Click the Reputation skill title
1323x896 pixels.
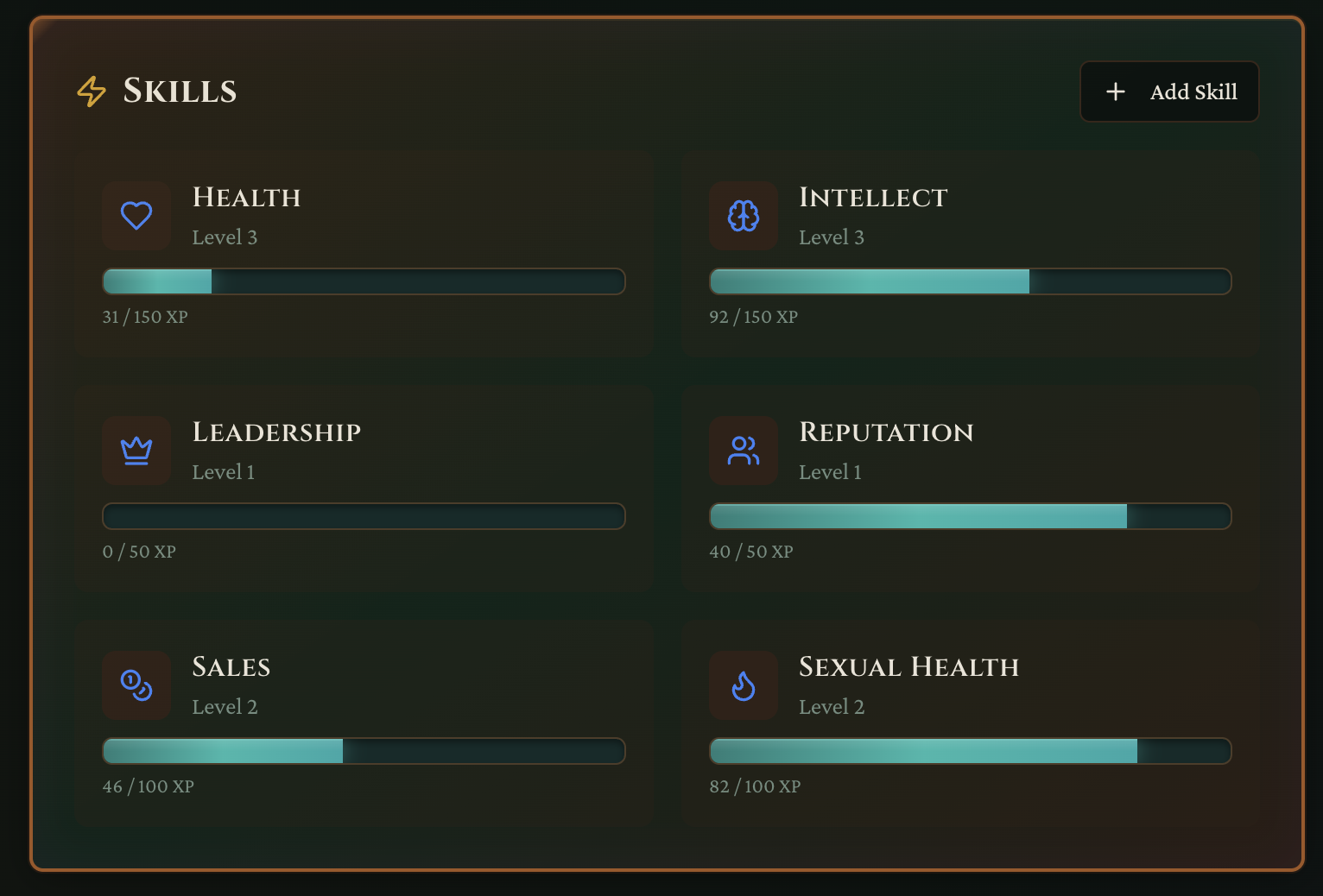pyautogui.click(x=886, y=432)
